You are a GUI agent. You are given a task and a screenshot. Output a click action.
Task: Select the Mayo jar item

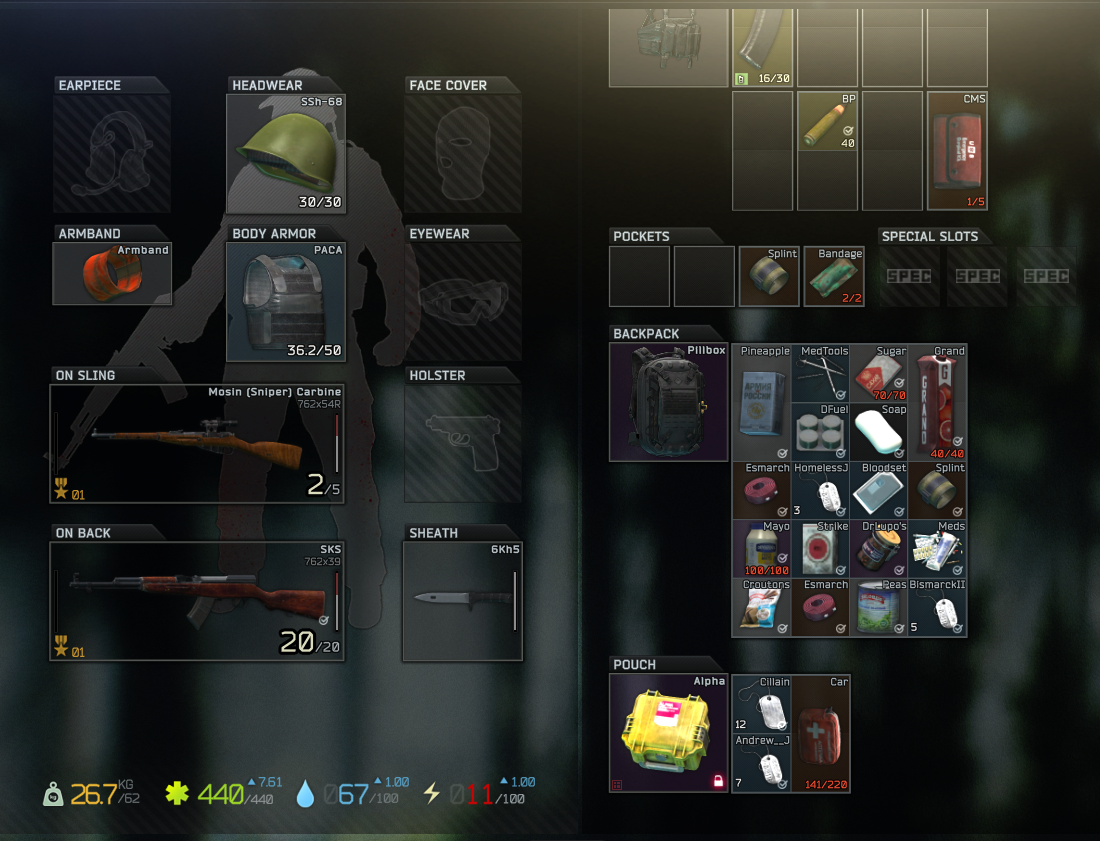click(x=762, y=548)
